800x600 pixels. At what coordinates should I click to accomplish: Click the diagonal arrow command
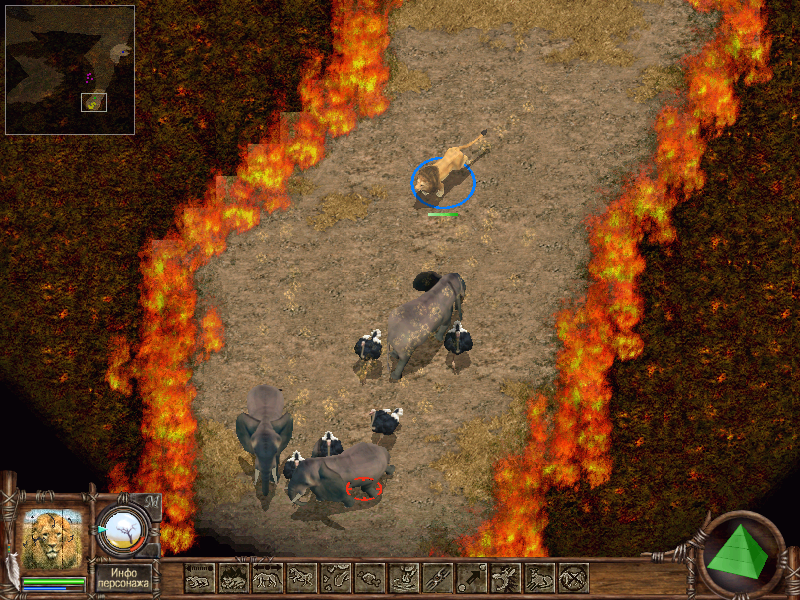[x=472, y=578]
